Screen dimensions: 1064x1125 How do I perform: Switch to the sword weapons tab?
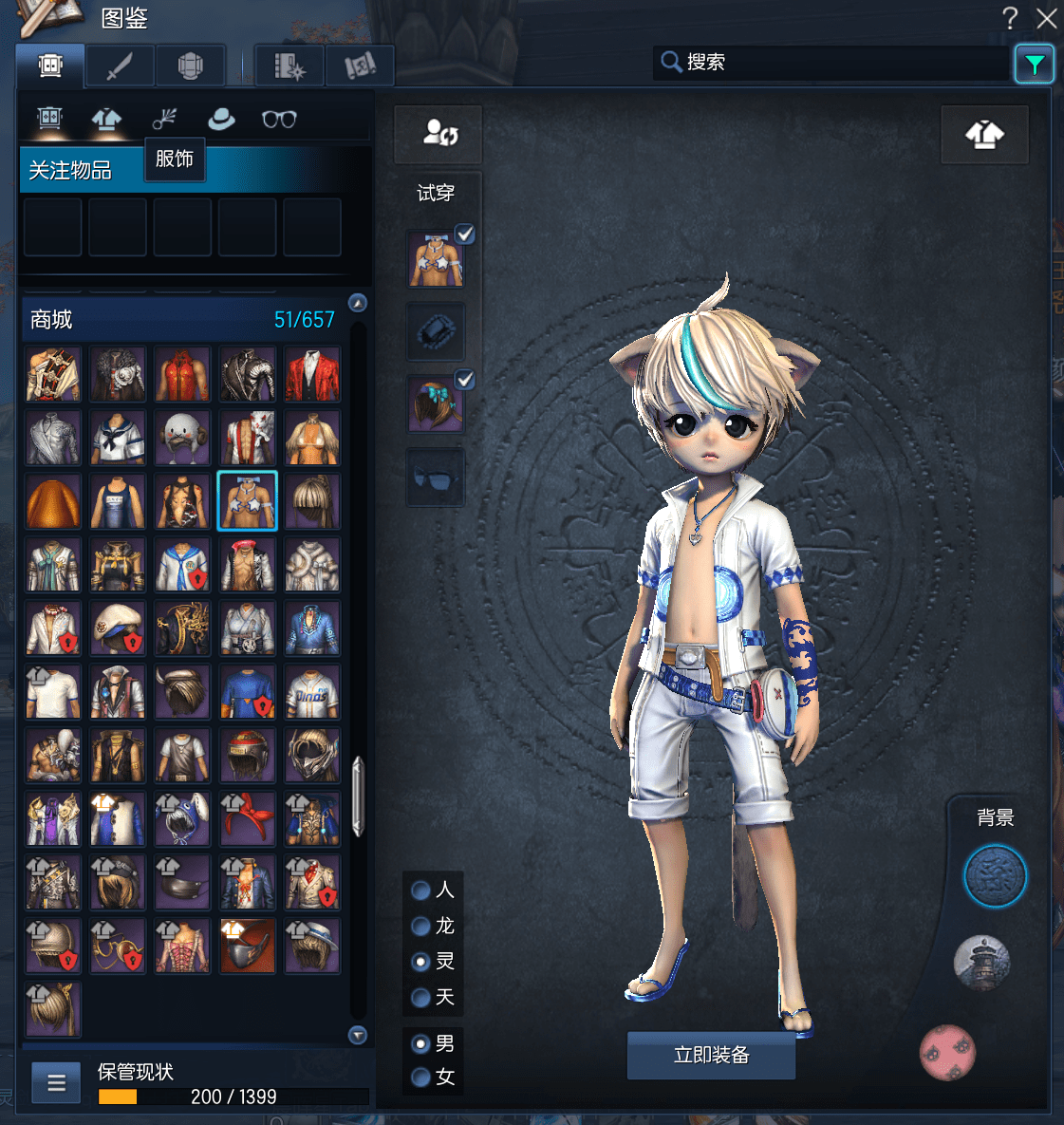(121, 66)
